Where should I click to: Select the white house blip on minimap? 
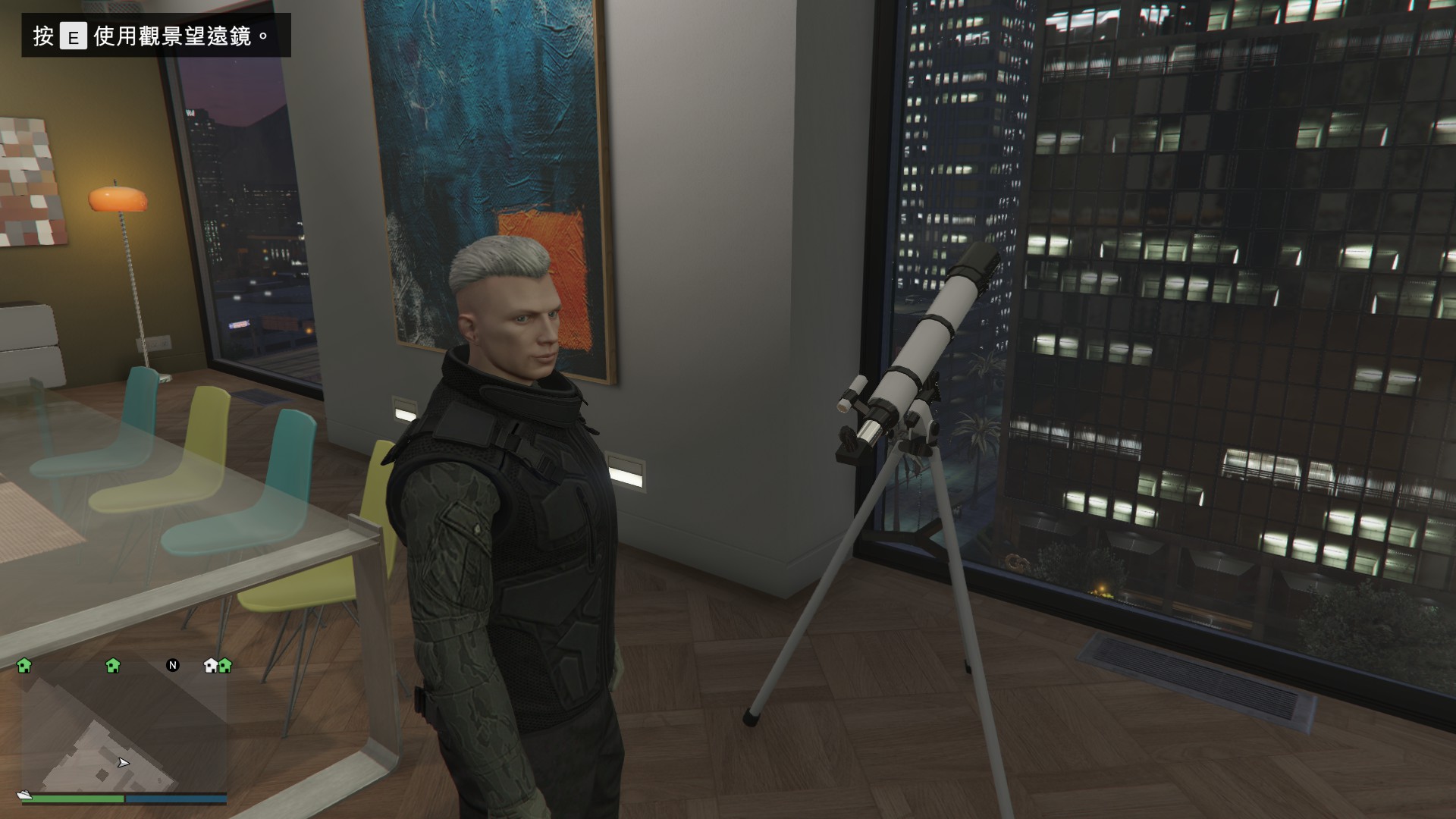click(x=212, y=666)
